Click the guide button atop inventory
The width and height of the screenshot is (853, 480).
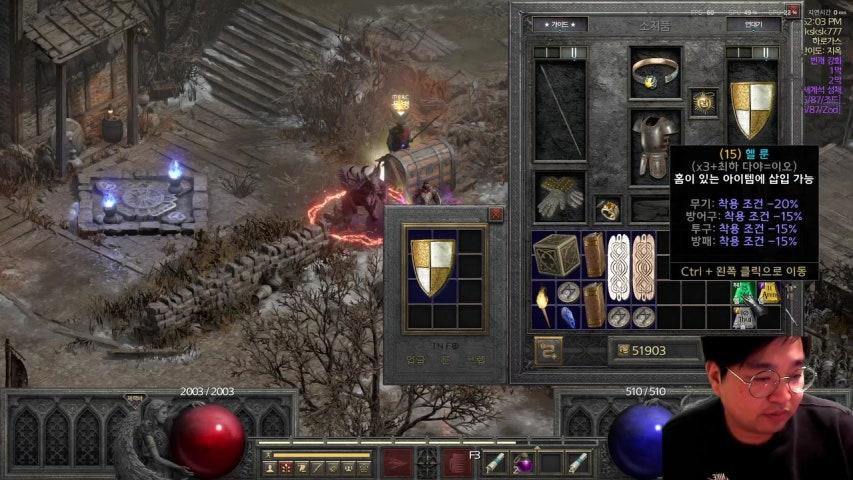[x=559, y=24]
